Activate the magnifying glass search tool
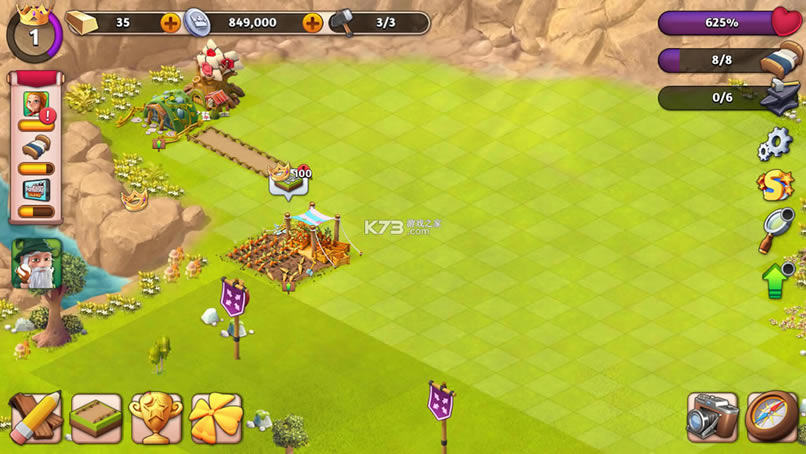Image resolution: width=806 pixels, height=454 pixels. point(775,230)
